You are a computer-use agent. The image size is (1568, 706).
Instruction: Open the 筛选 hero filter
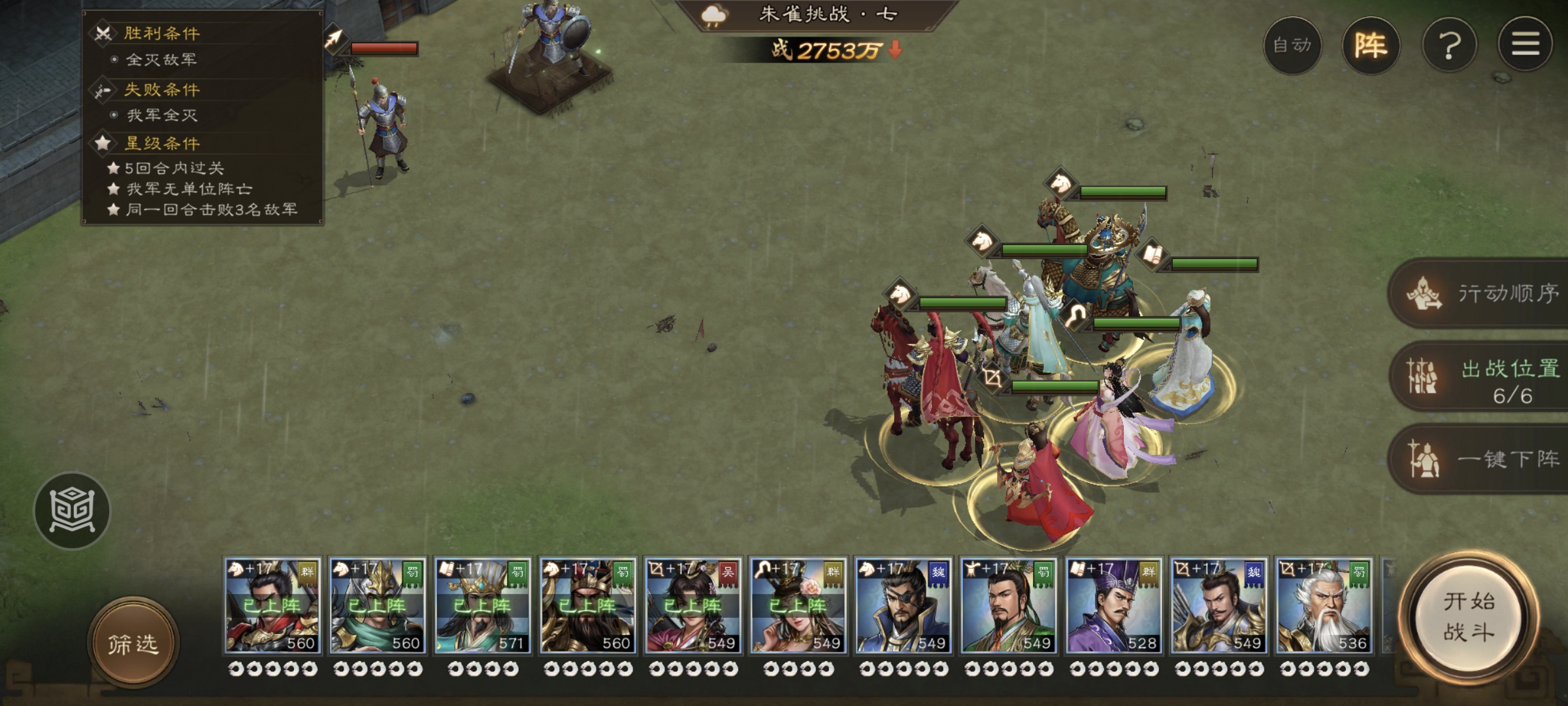(133, 644)
